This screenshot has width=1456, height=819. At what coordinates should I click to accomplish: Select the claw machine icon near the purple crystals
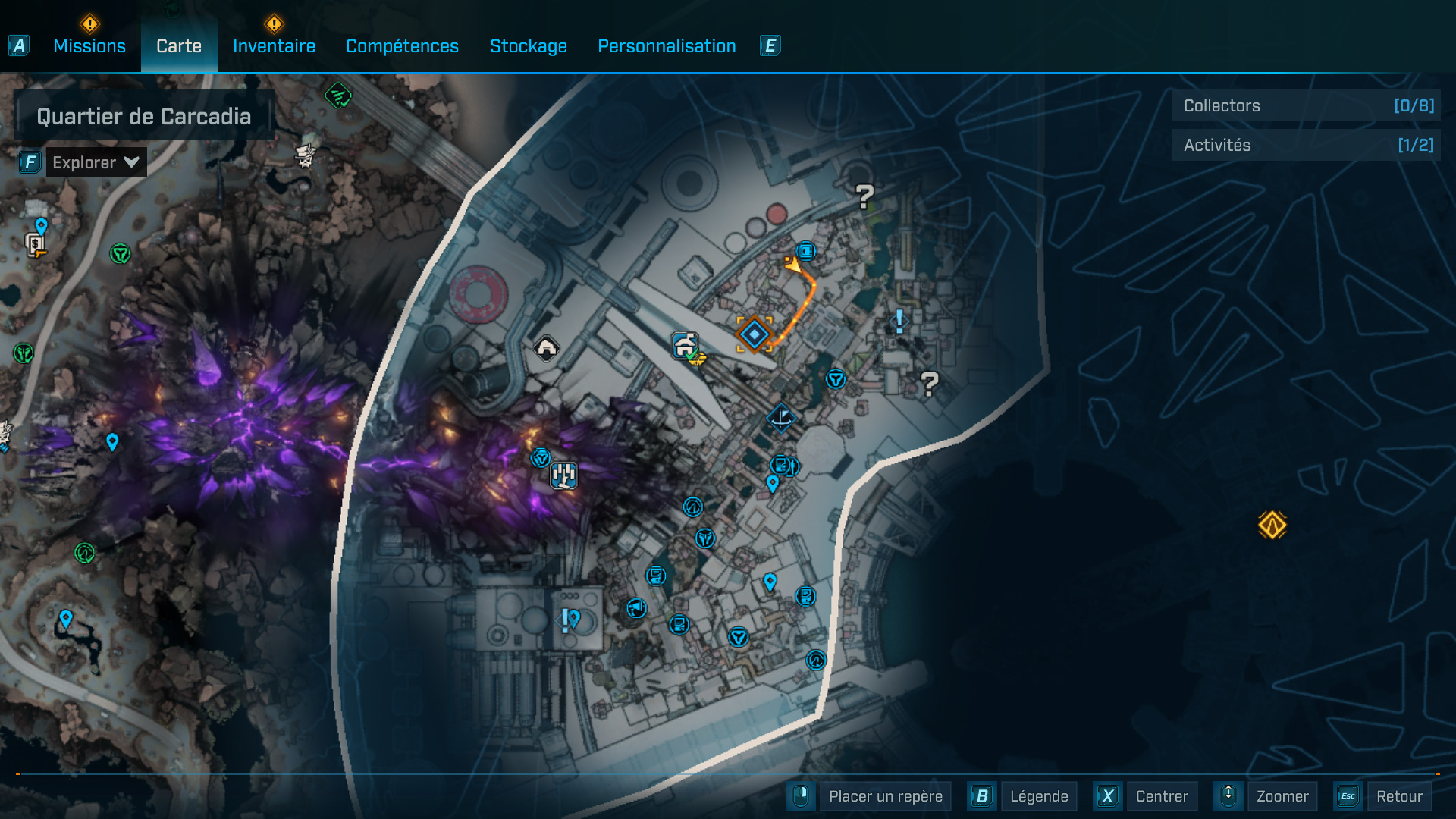(563, 475)
